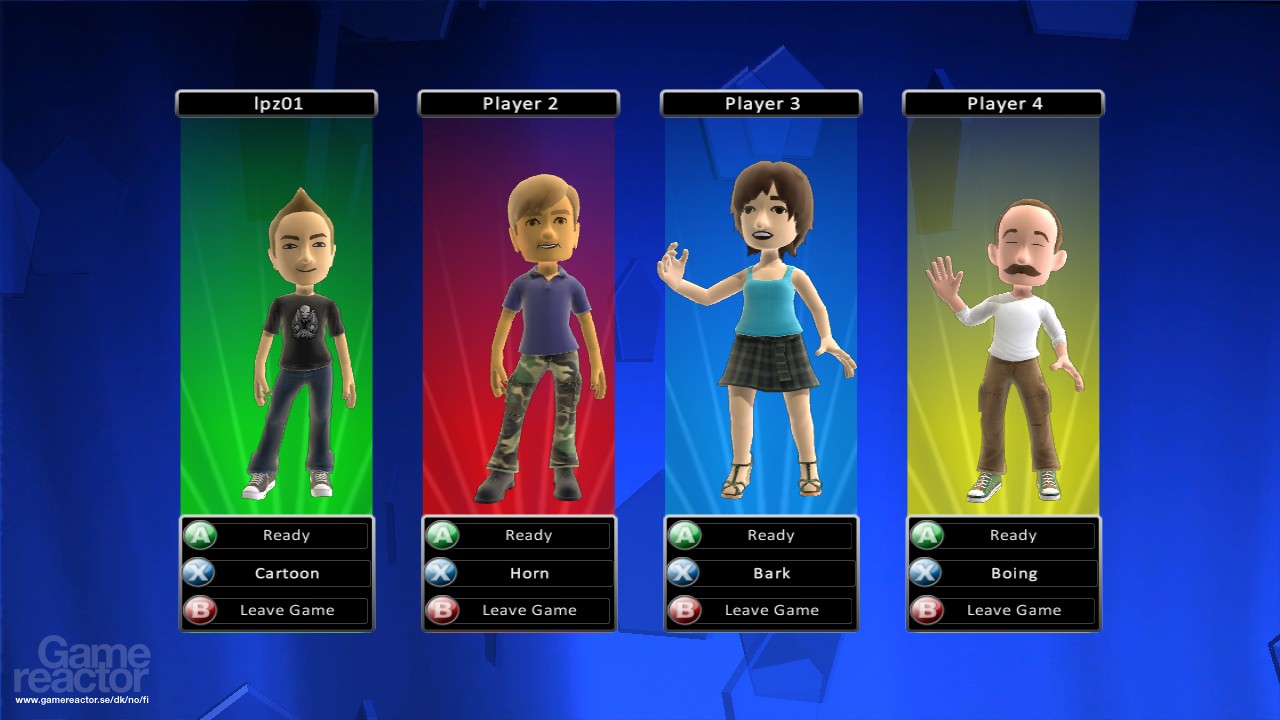Activate the Boing buzzer sound option
The height and width of the screenshot is (720, 1280).
pos(1012,574)
